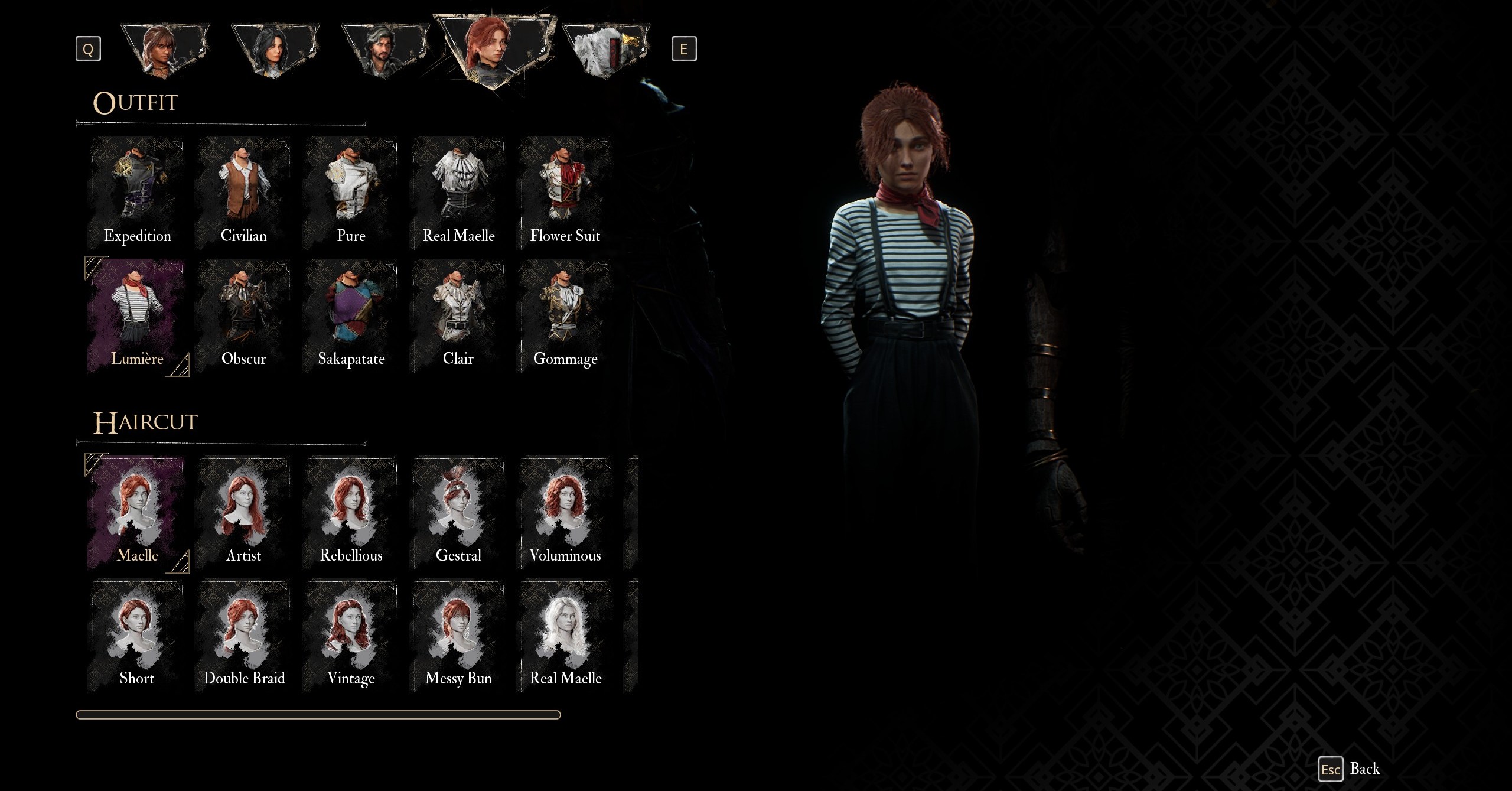This screenshot has height=791, width=1512.
Task: Select the Messy Bun haircut
Action: (x=458, y=636)
